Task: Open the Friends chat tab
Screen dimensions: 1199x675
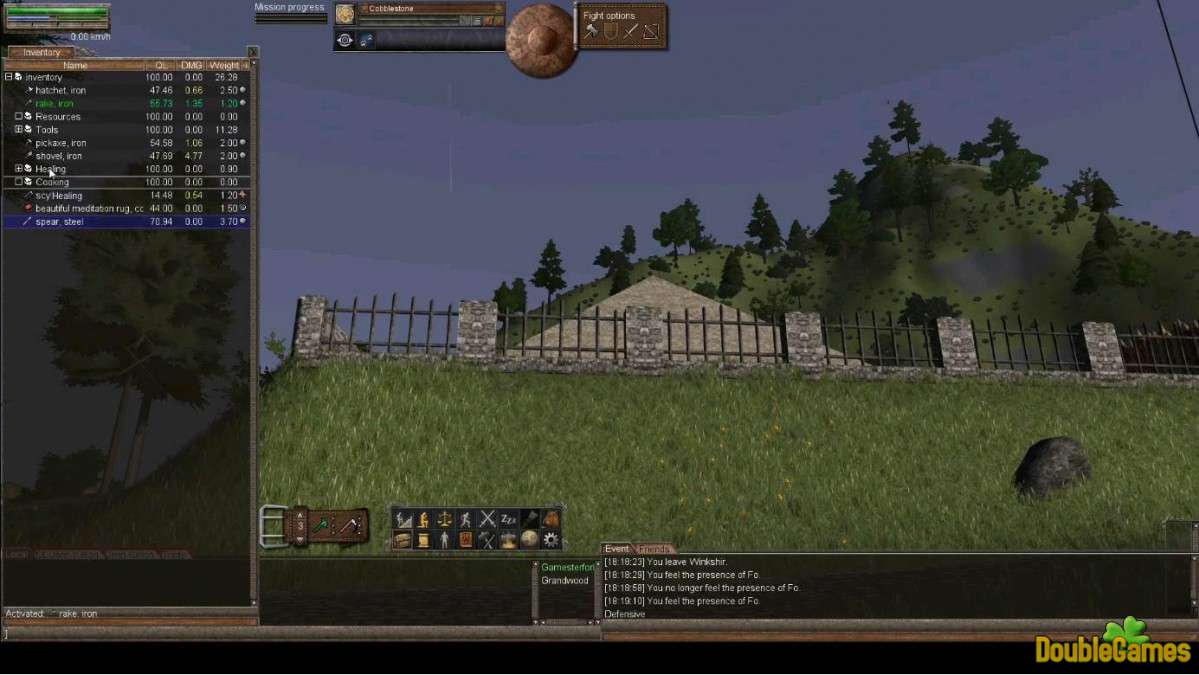Action: click(x=654, y=549)
